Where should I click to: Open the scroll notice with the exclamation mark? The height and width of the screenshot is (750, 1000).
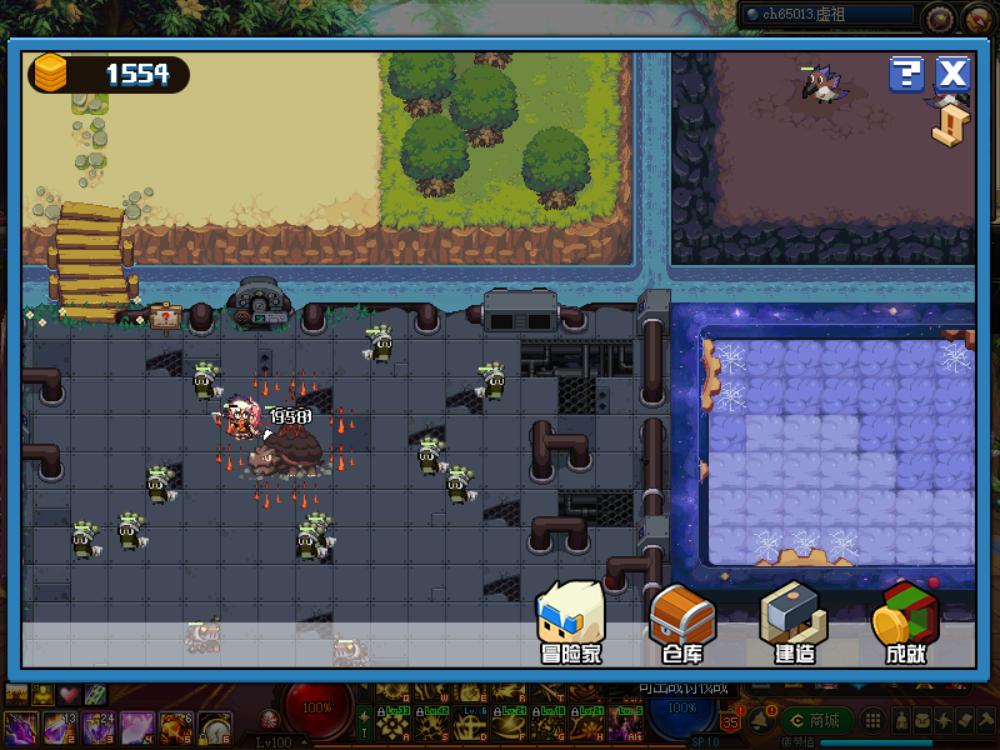pos(951,124)
